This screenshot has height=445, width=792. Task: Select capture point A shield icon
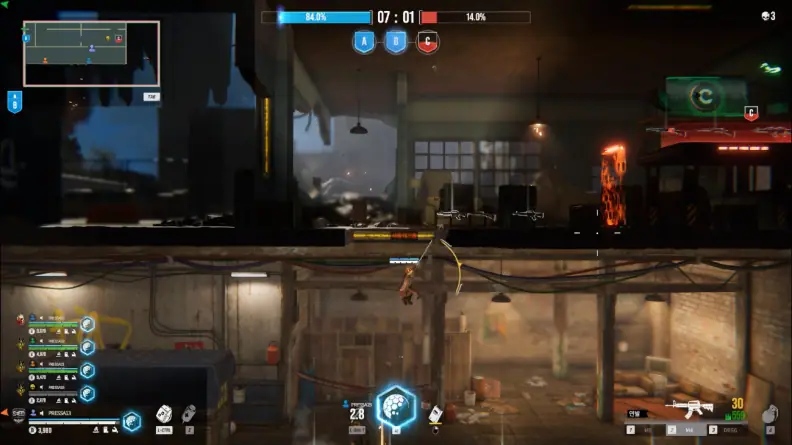[x=364, y=42]
